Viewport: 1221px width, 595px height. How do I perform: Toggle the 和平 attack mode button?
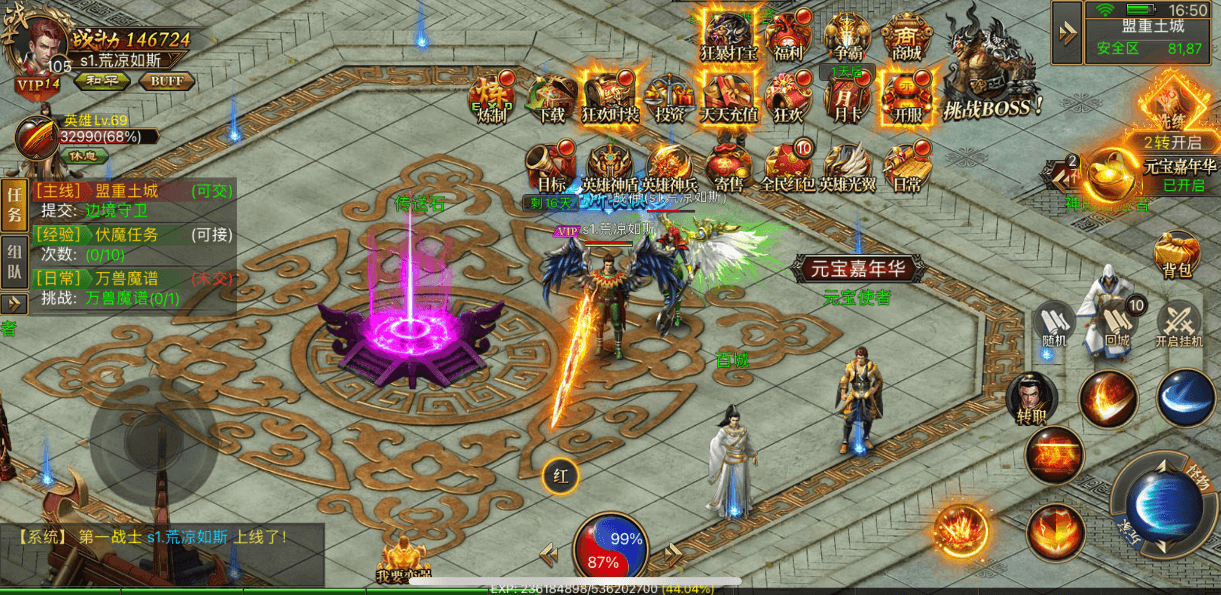click(101, 81)
